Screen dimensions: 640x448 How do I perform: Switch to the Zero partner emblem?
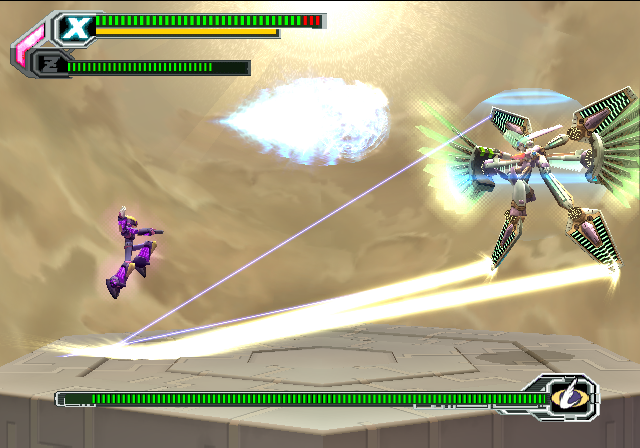pos(48,66)
